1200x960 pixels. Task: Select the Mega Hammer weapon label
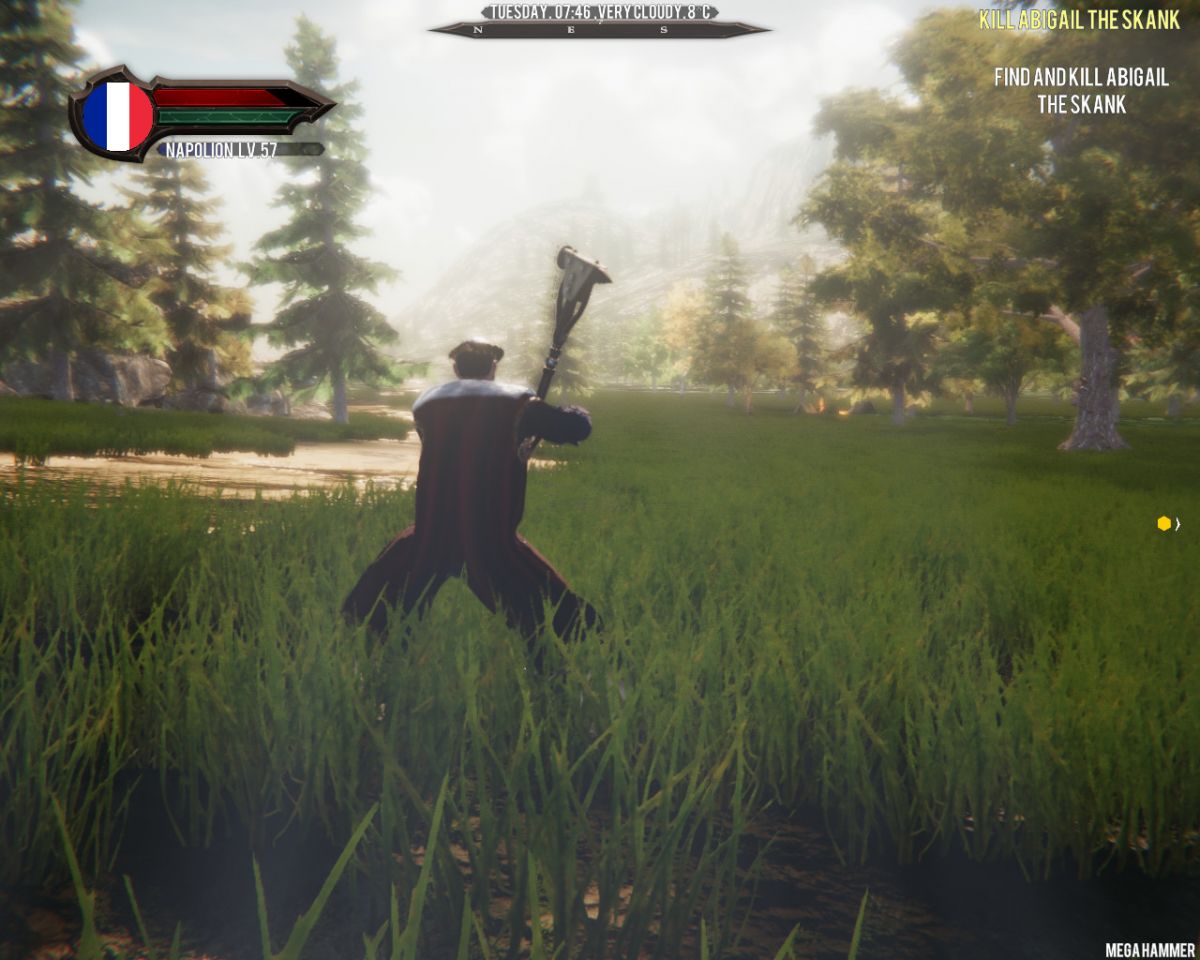coord(1149,949)
